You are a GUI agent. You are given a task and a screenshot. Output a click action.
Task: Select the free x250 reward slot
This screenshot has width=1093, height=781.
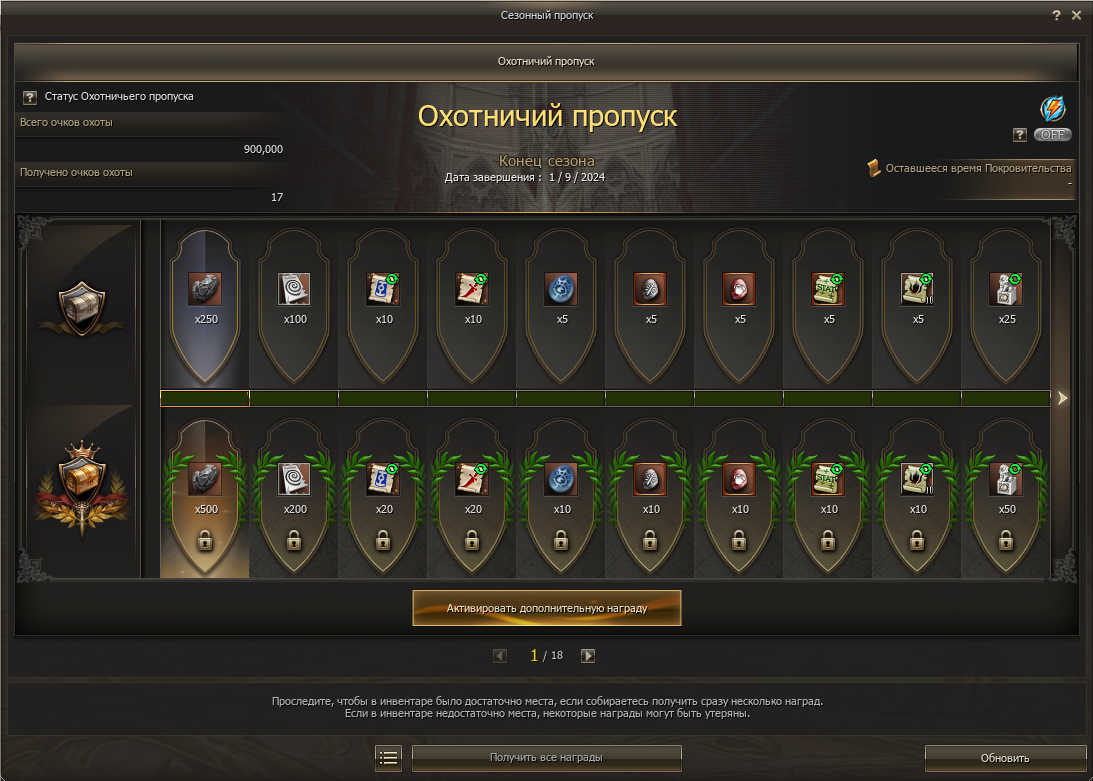205,300
